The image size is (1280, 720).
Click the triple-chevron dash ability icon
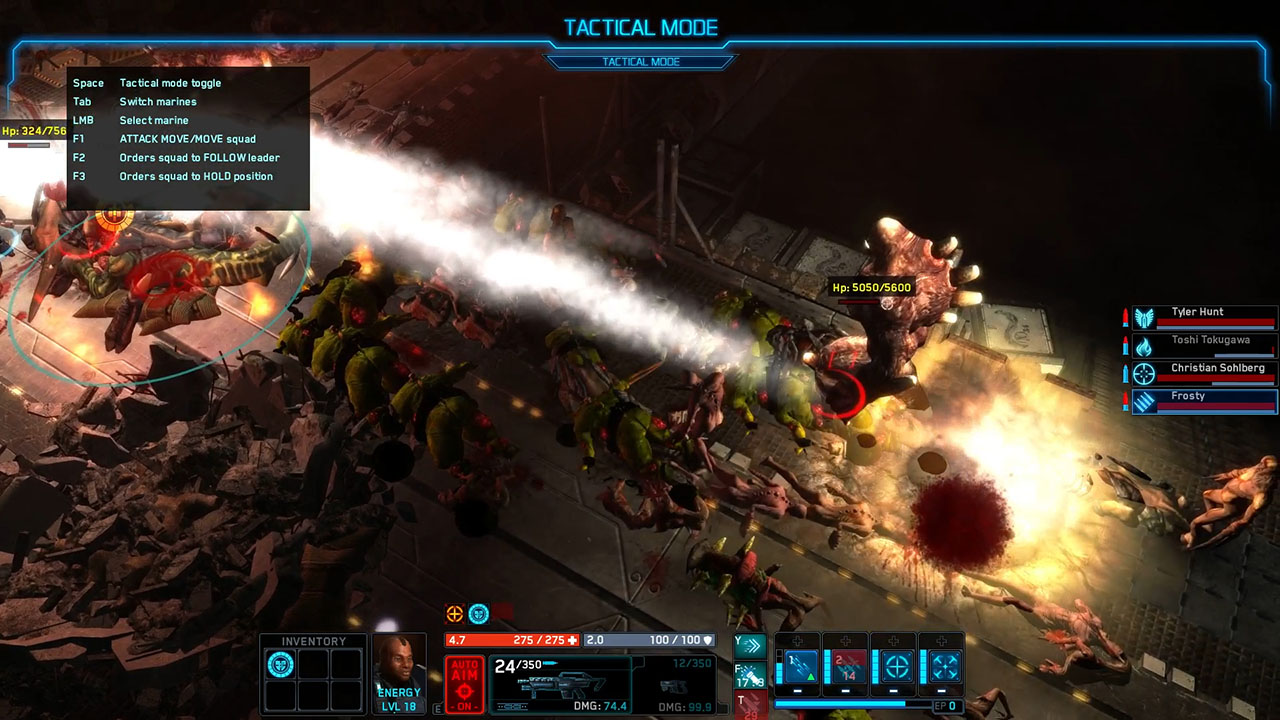[749, 646]
